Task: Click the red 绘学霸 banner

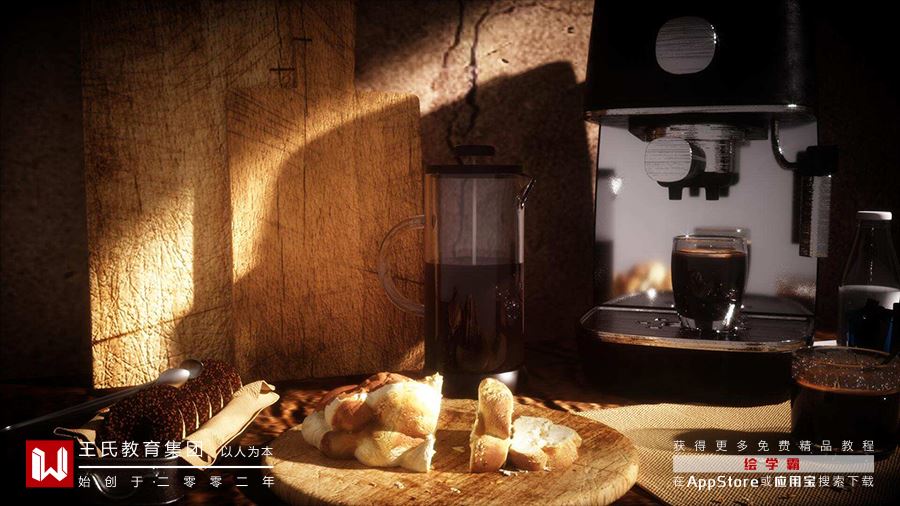Action: pos(772,464)
